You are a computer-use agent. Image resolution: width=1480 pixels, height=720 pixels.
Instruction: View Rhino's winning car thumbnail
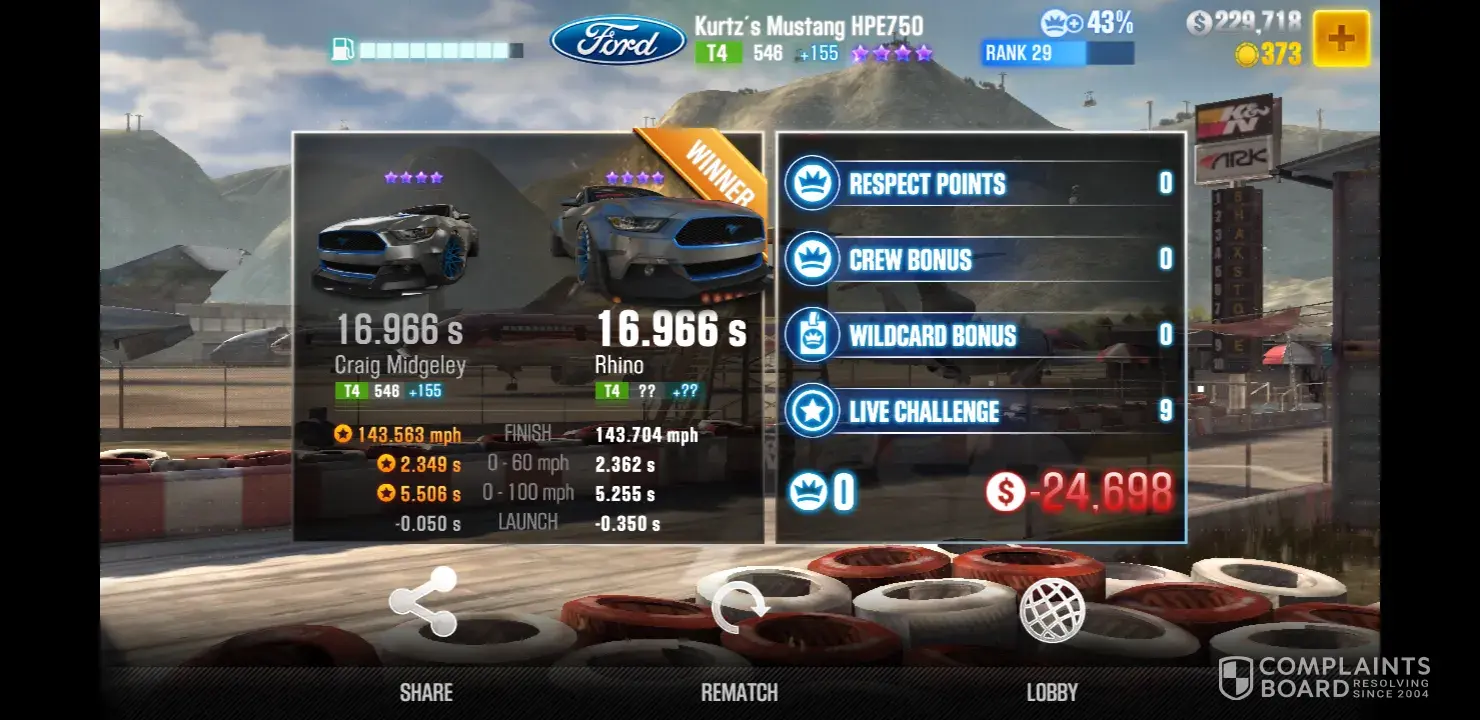tap(660, 243)
